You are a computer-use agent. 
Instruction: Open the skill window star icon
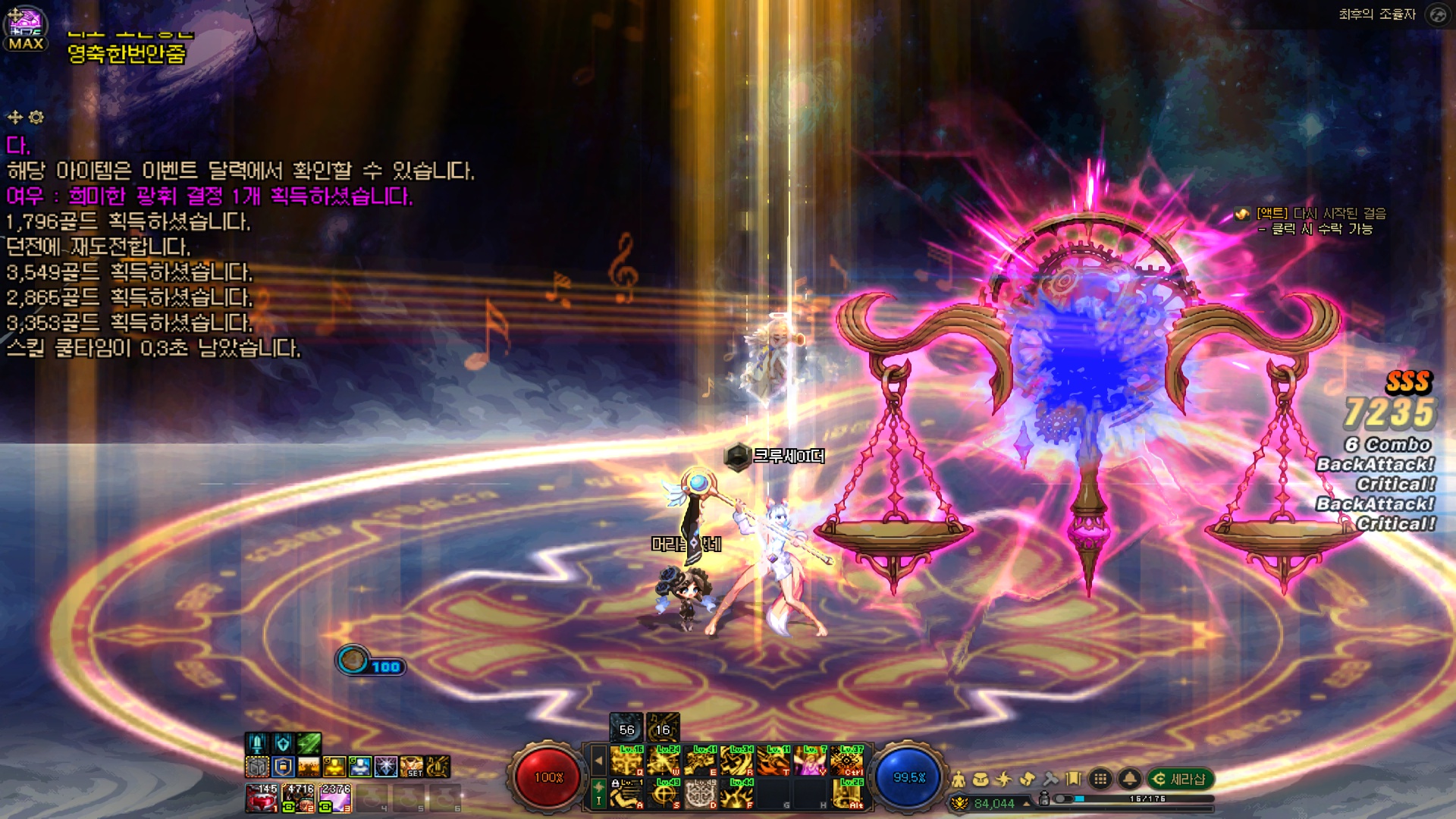click(x=1004, y=779)
